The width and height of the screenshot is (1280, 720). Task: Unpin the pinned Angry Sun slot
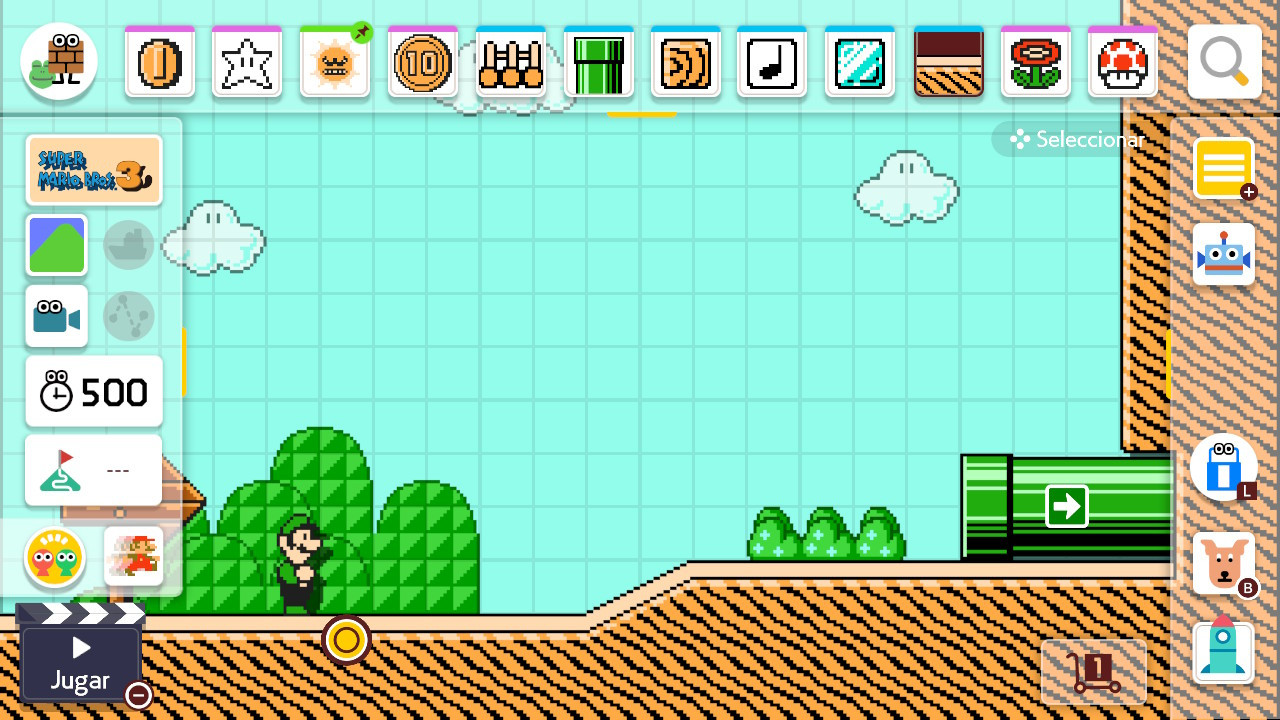coord(360,32)
